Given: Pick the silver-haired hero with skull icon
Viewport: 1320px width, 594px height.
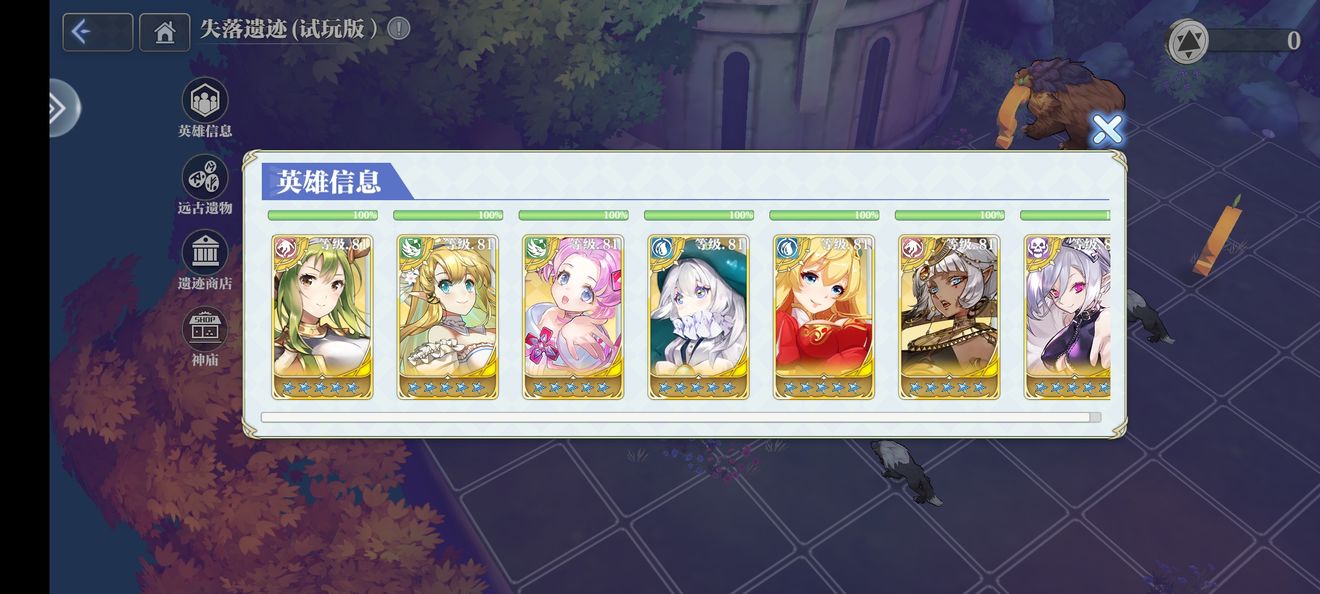Looking at the screenshot, I should pyautogui.click(x=1068, y=317).
